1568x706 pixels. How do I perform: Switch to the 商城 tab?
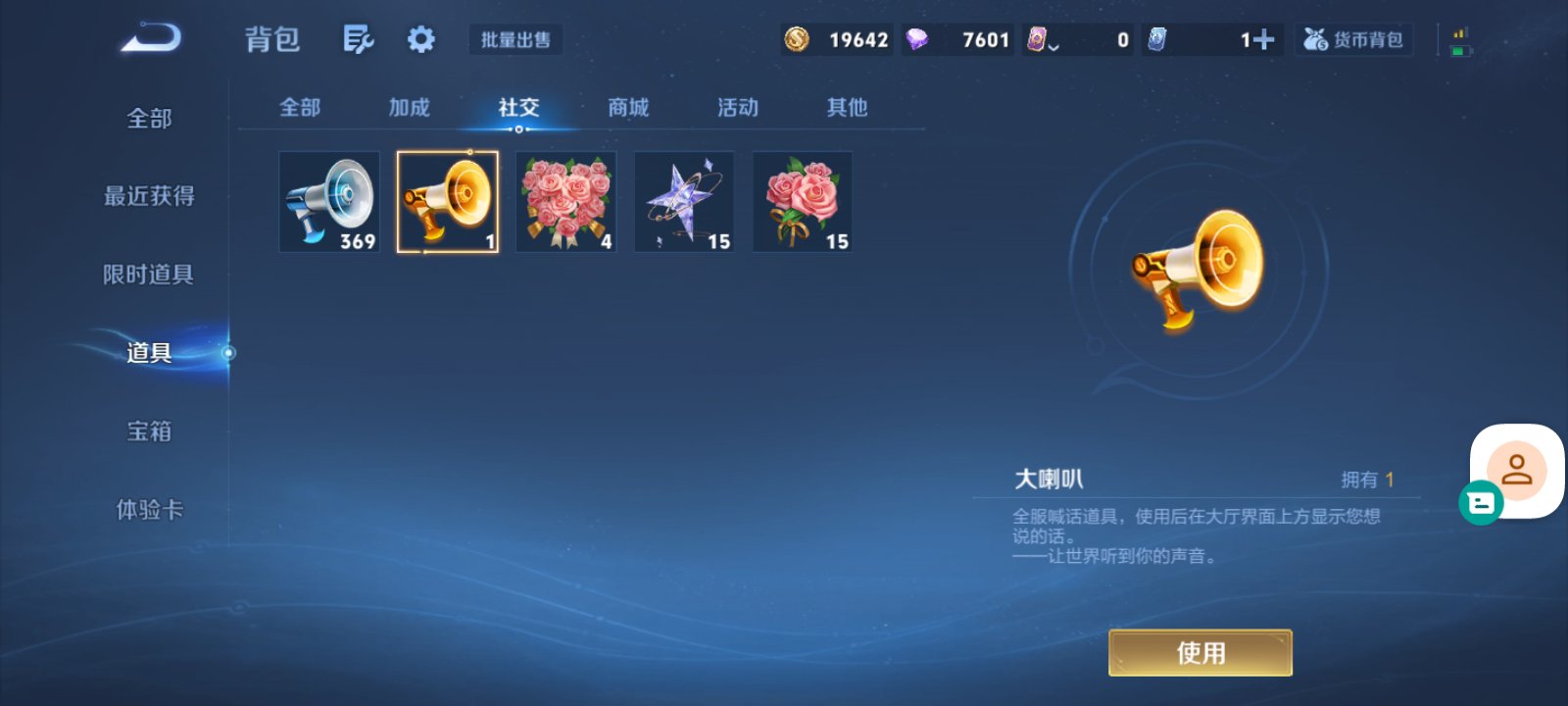(628, 108)
